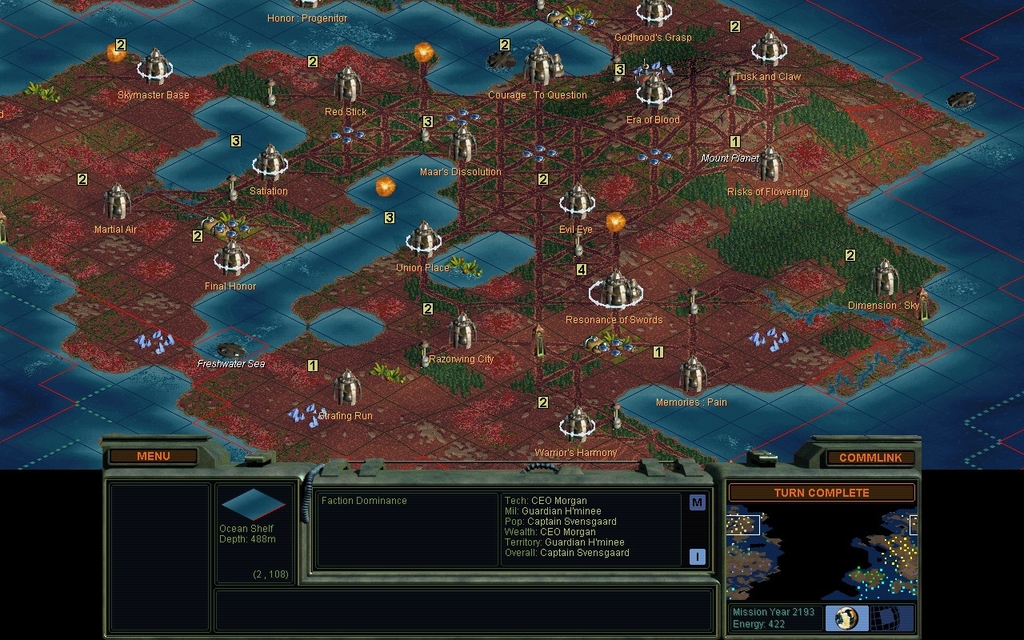Open the Era of Blood base
Image resolution: width=1024 pixels, height=640 pixels.
click(653, 91)
